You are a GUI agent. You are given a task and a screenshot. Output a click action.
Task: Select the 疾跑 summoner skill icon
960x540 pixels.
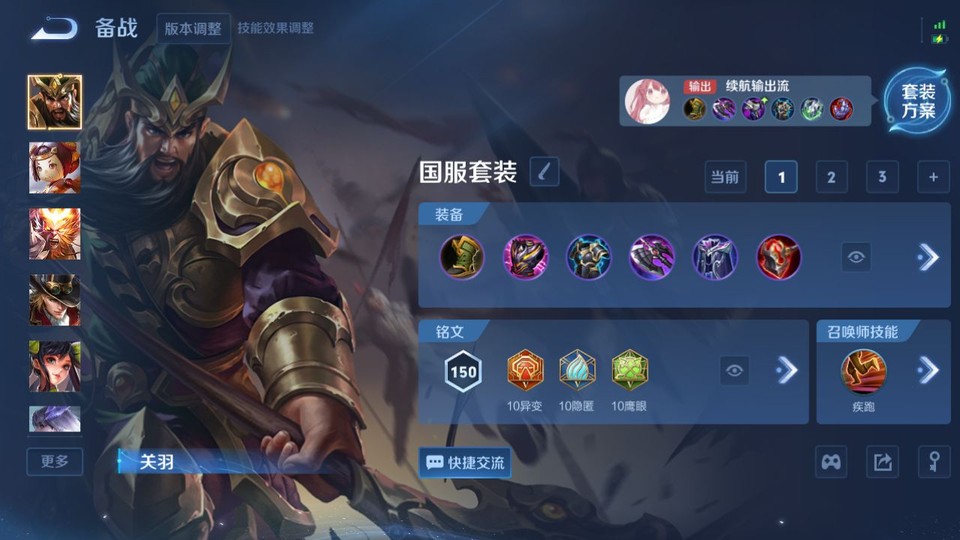click(863, 371)
